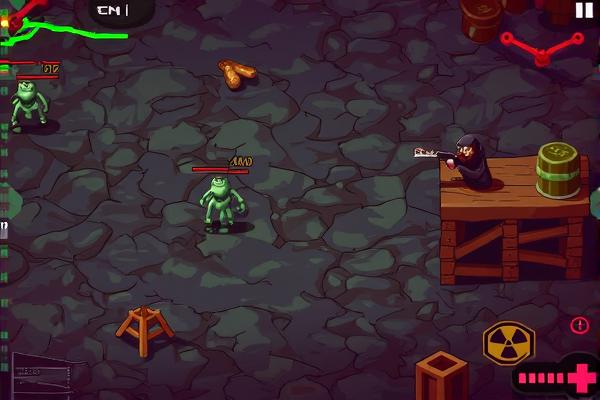Viewport: 600px width, 400px height.
Task: Click the small red circular alert icon
Action: click(580, 325)
